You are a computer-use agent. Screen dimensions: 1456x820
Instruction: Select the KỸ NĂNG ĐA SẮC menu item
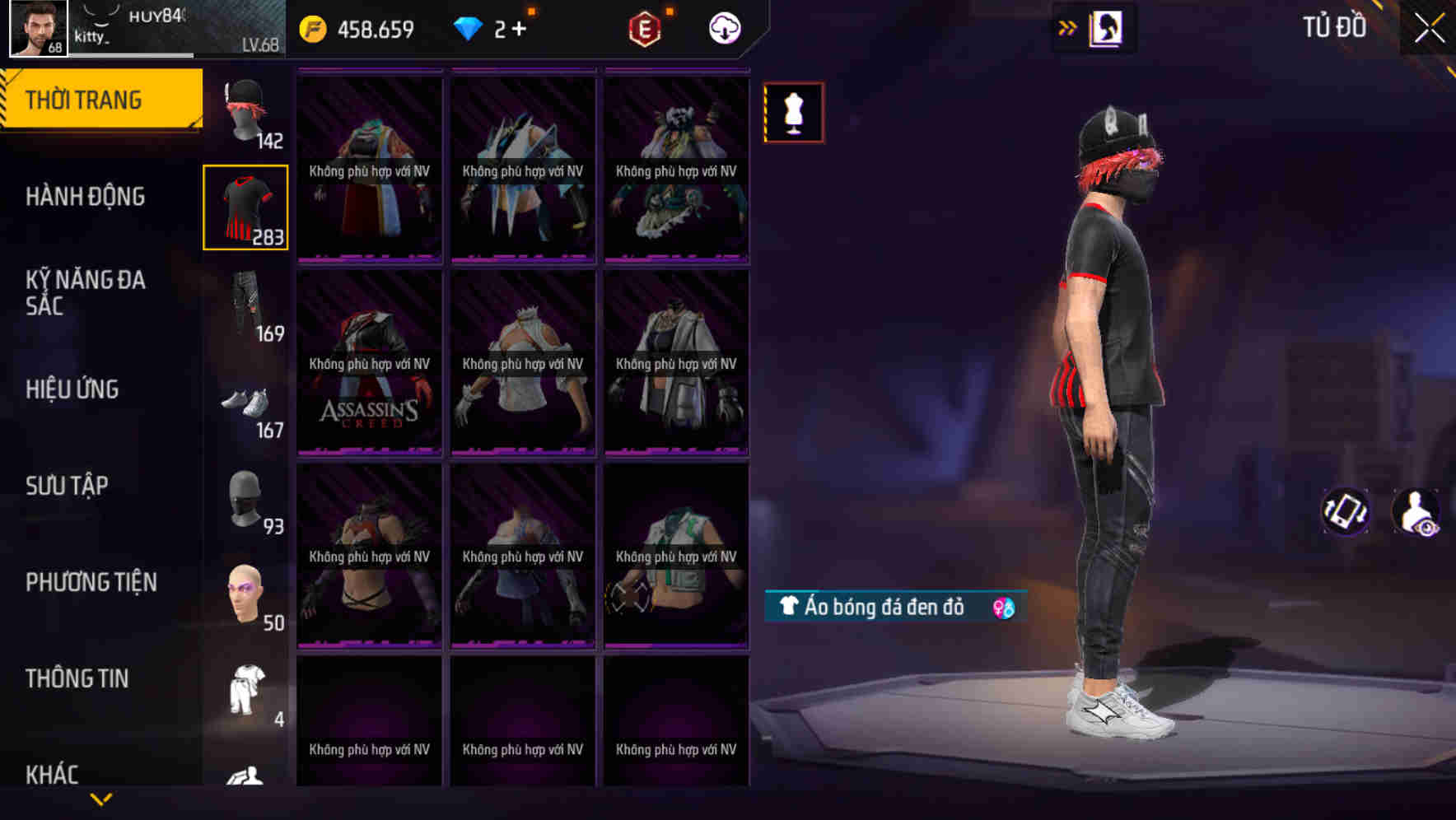pyautogui.click(x=86, y=292)
